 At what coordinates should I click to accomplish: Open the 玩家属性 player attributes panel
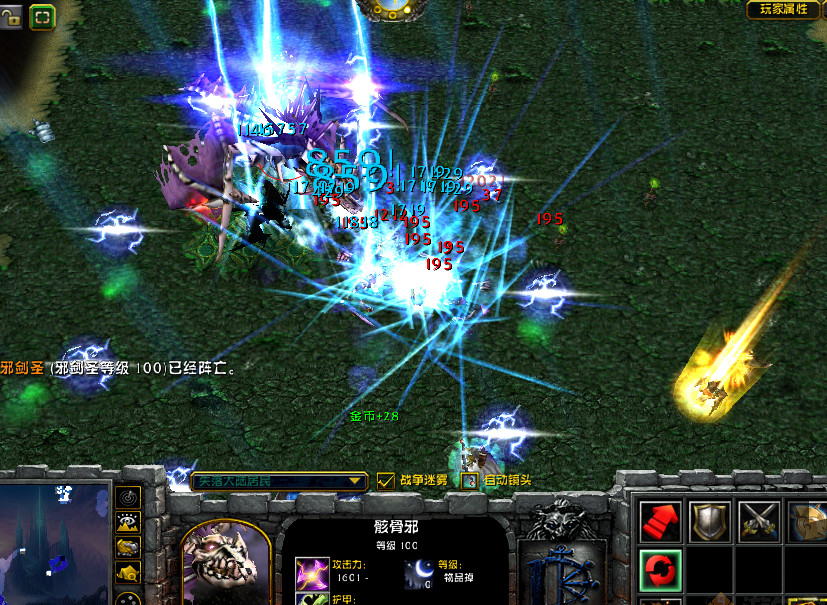[785, 10]
